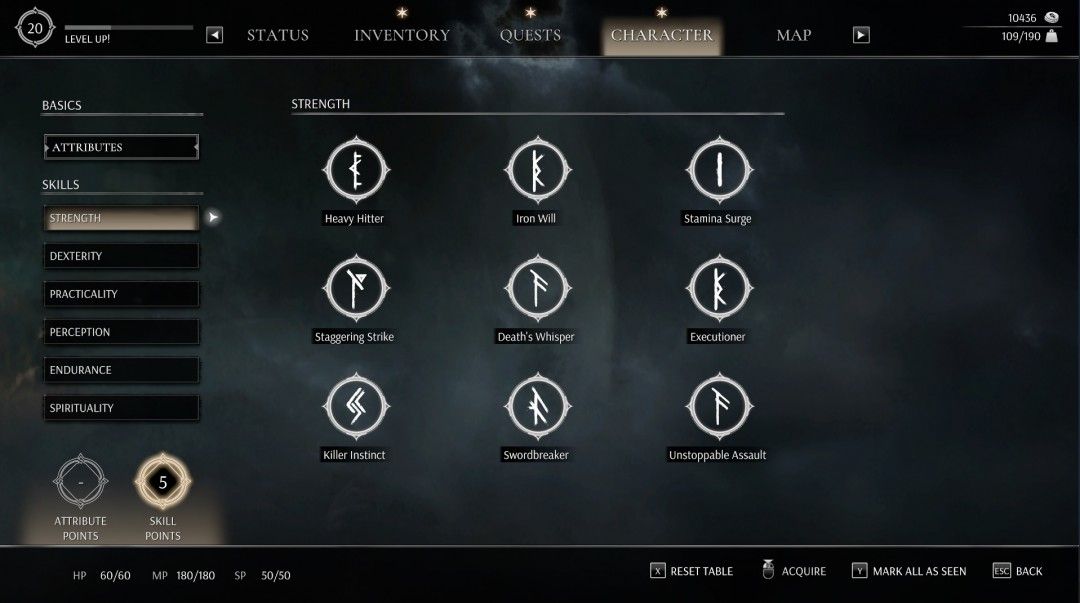The height and width of the screenshot is (603, 1080).
Task: Open the Inventory tab
Action: [x=402, y=36]
